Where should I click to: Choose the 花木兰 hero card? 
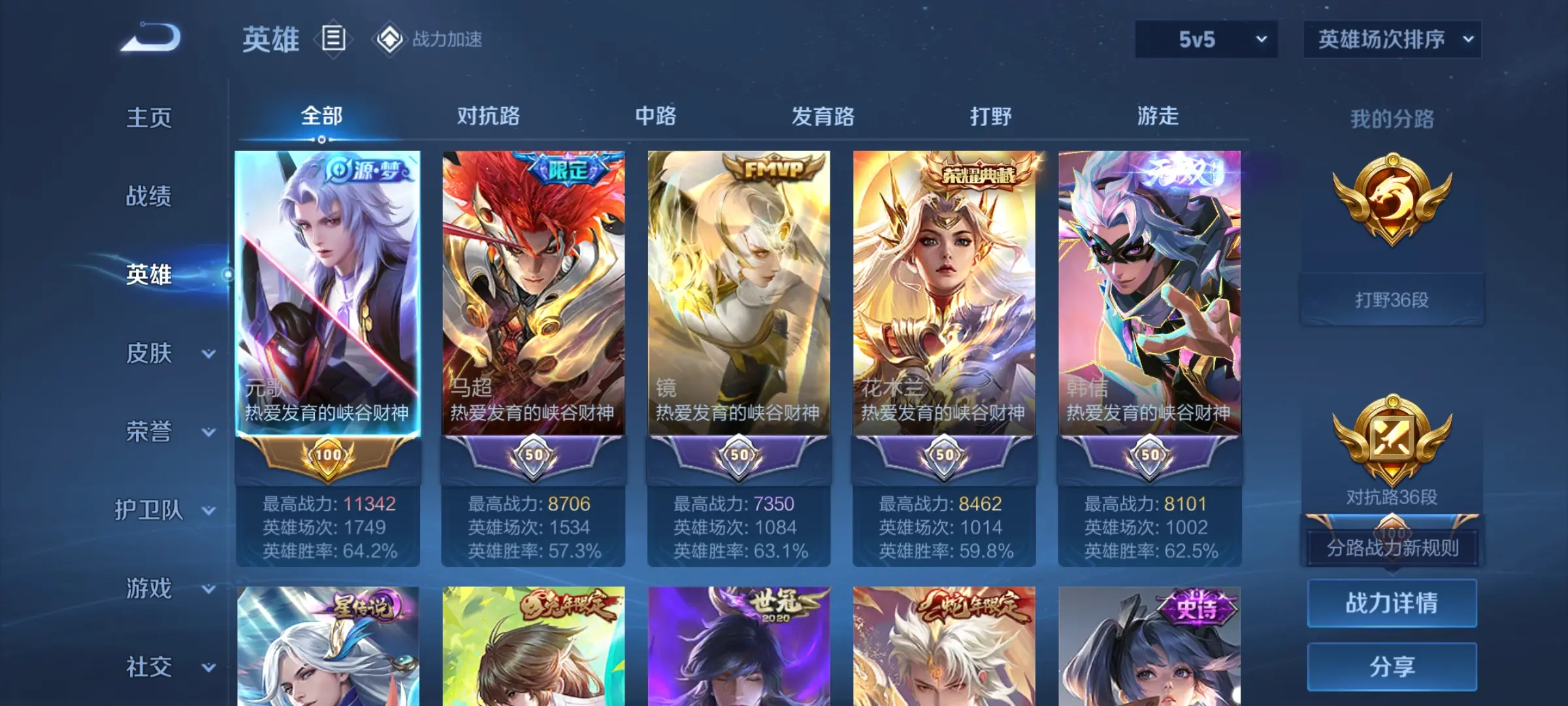pyautogui.click(x=944, y=294)
